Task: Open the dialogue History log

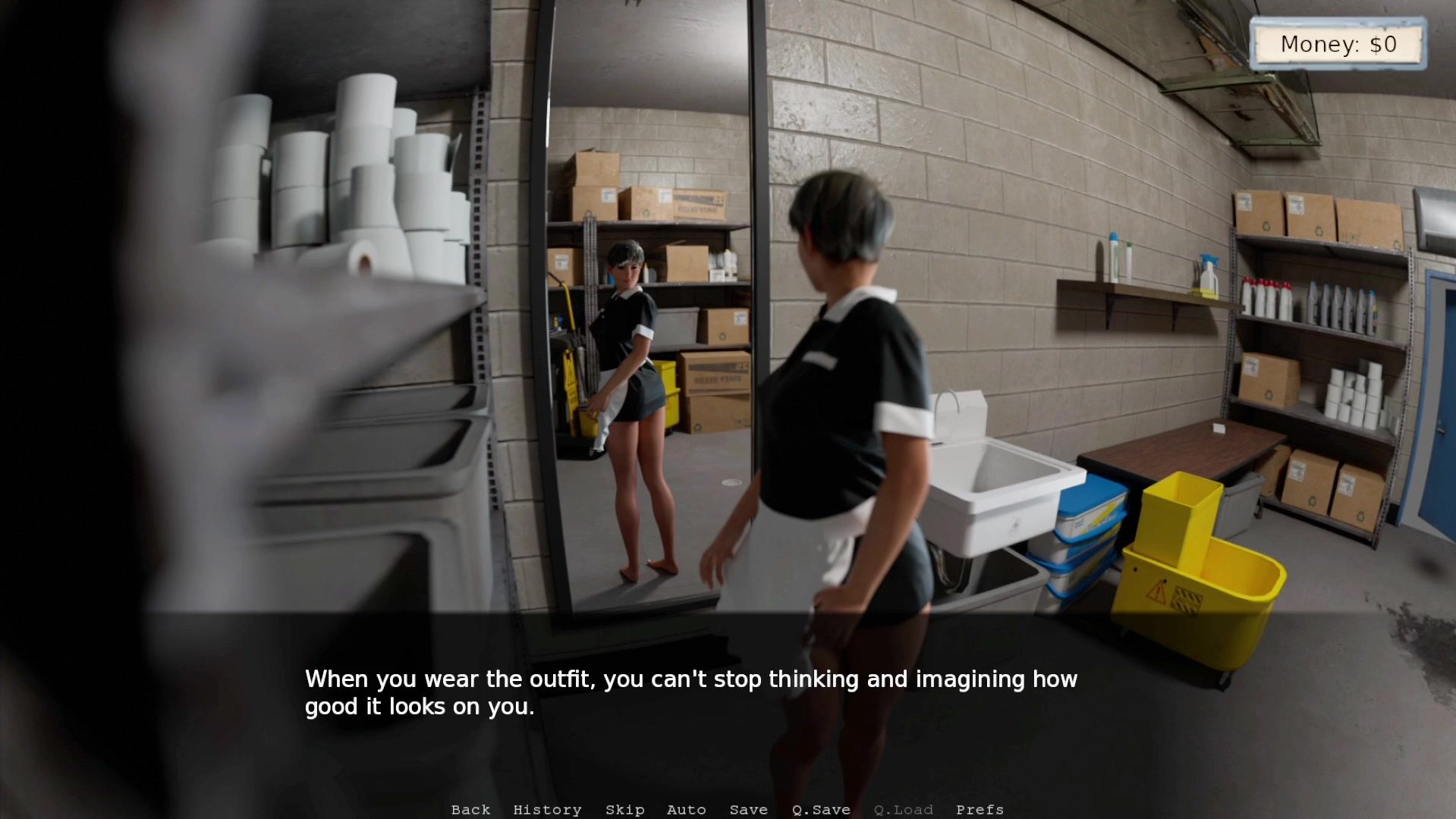Action: 547,810
